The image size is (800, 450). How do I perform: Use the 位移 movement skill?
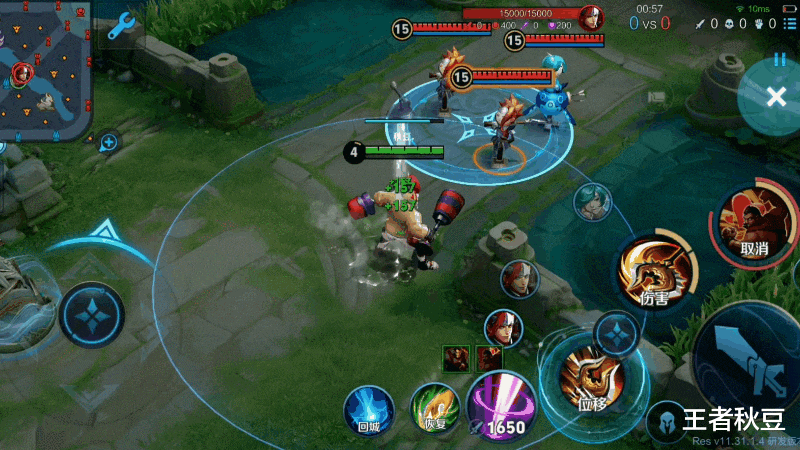point(590,377)
